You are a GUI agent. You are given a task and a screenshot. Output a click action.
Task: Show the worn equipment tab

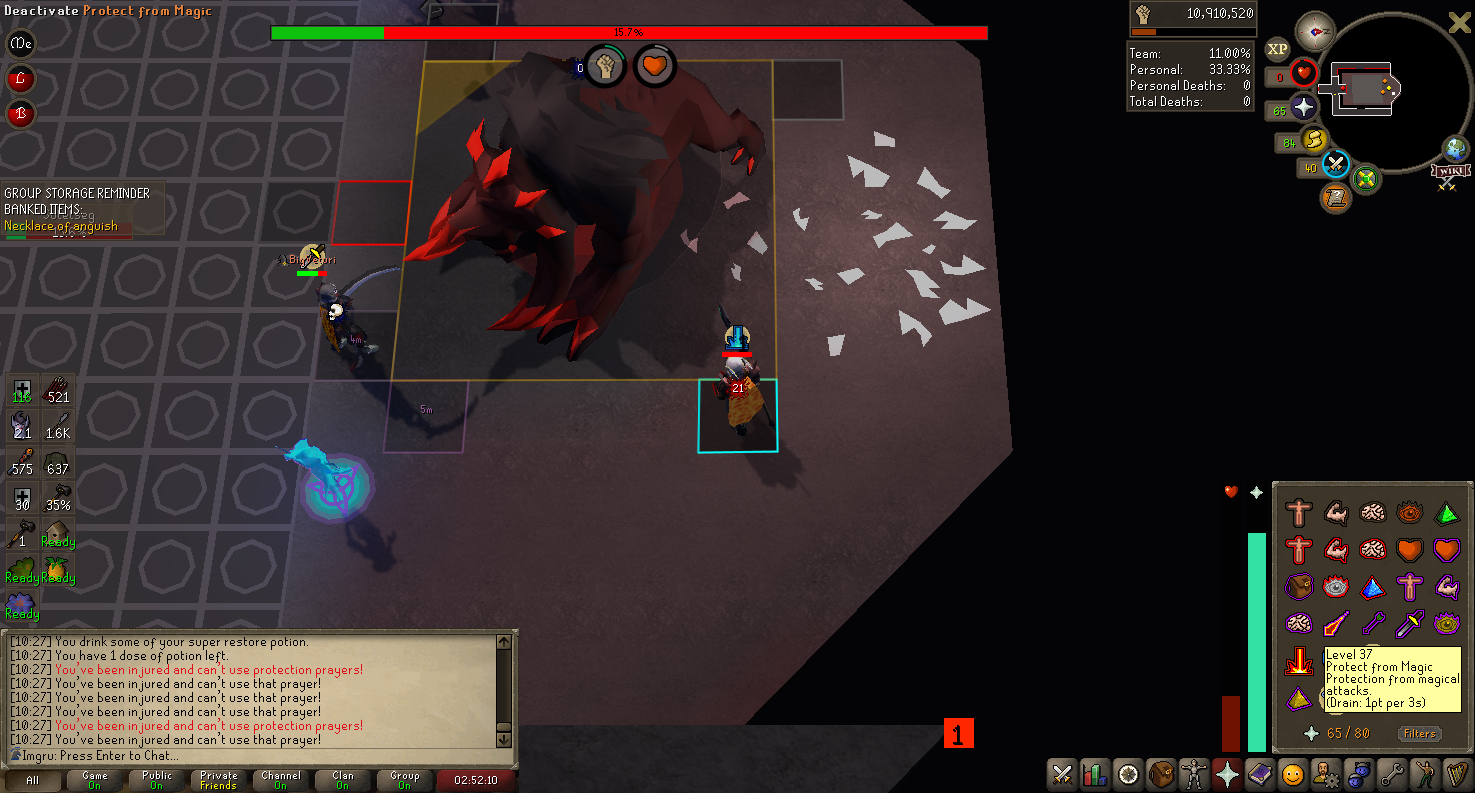pyautogui.click(x=1193, y=774)
